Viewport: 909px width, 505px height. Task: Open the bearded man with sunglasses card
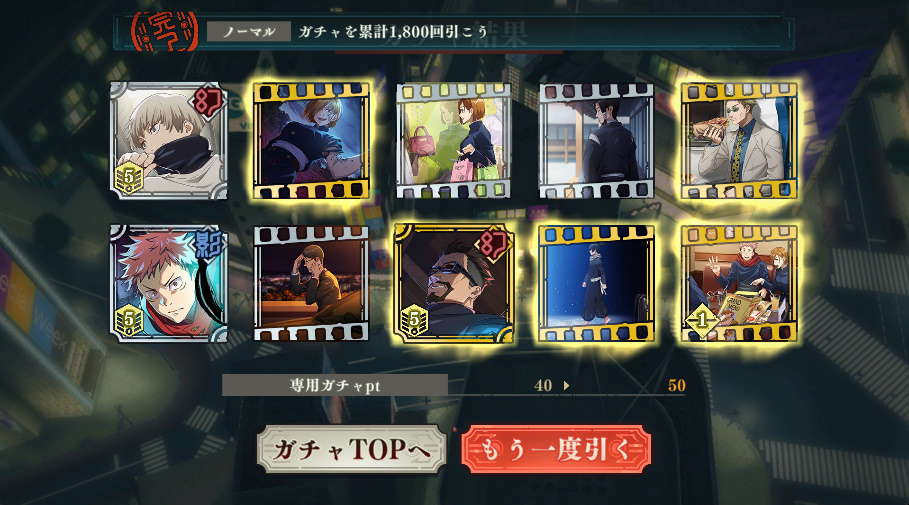[453, 284]
